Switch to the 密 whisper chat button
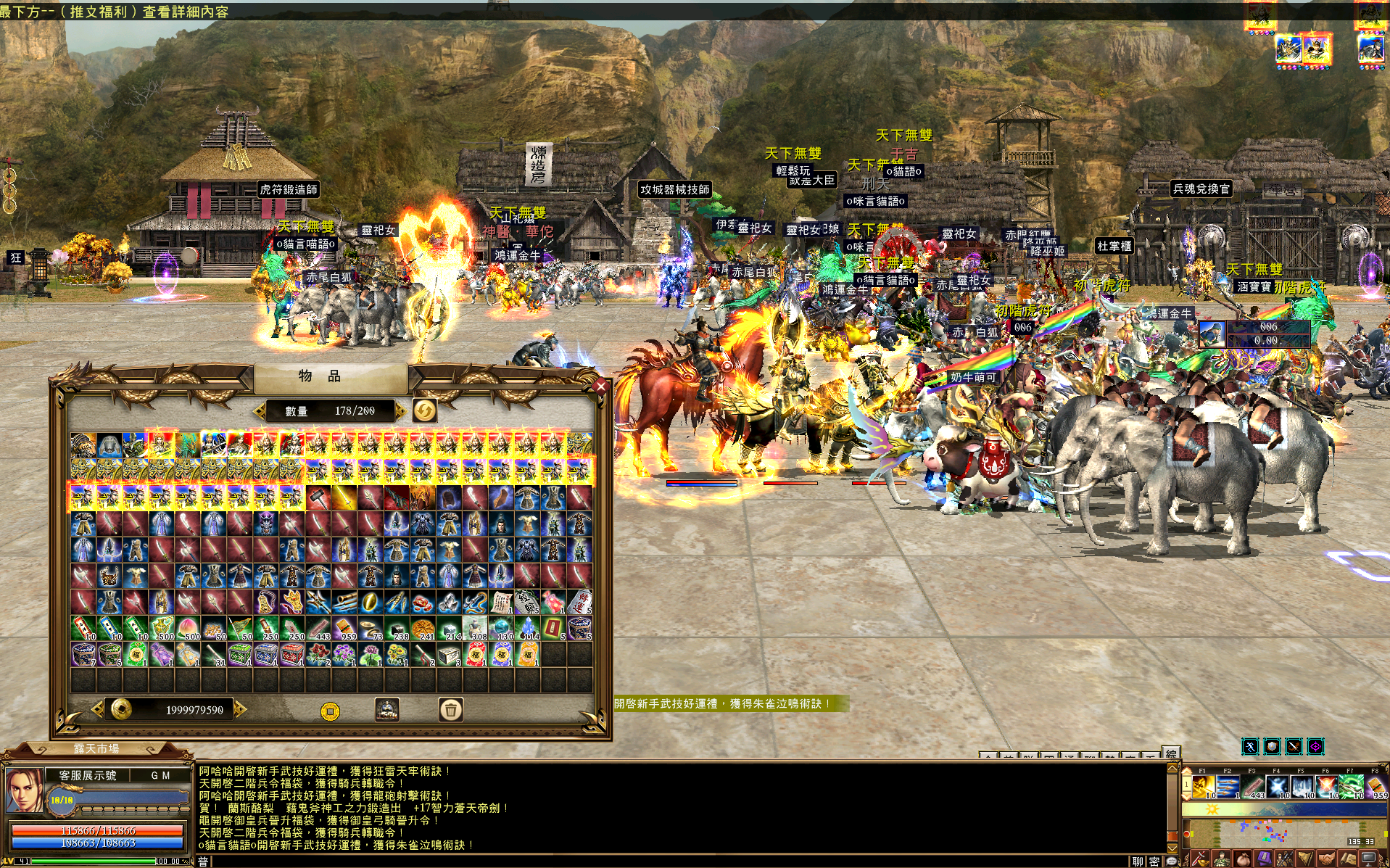This screenshot has height=868, width=1390. coord(1154,861)
